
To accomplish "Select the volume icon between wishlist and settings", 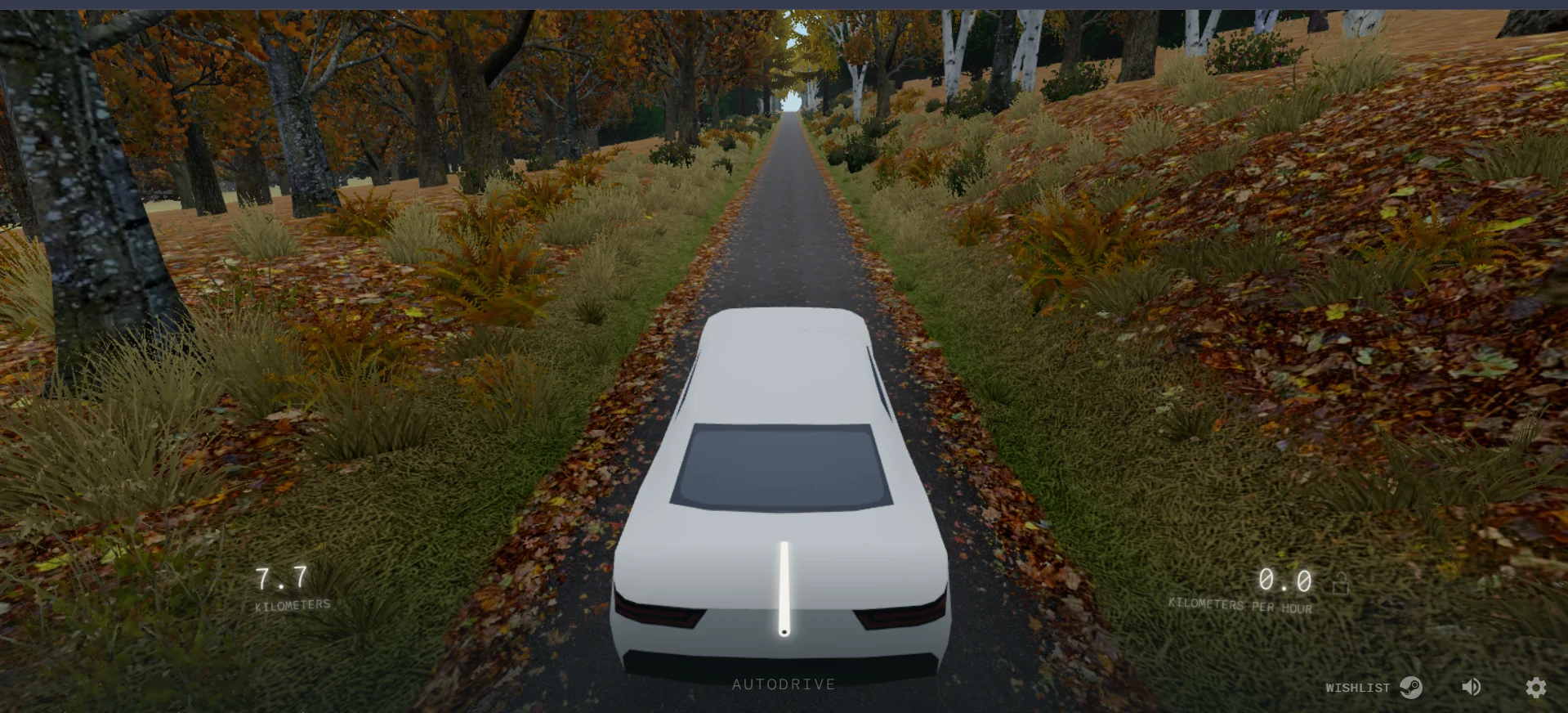I will 1472,687.
